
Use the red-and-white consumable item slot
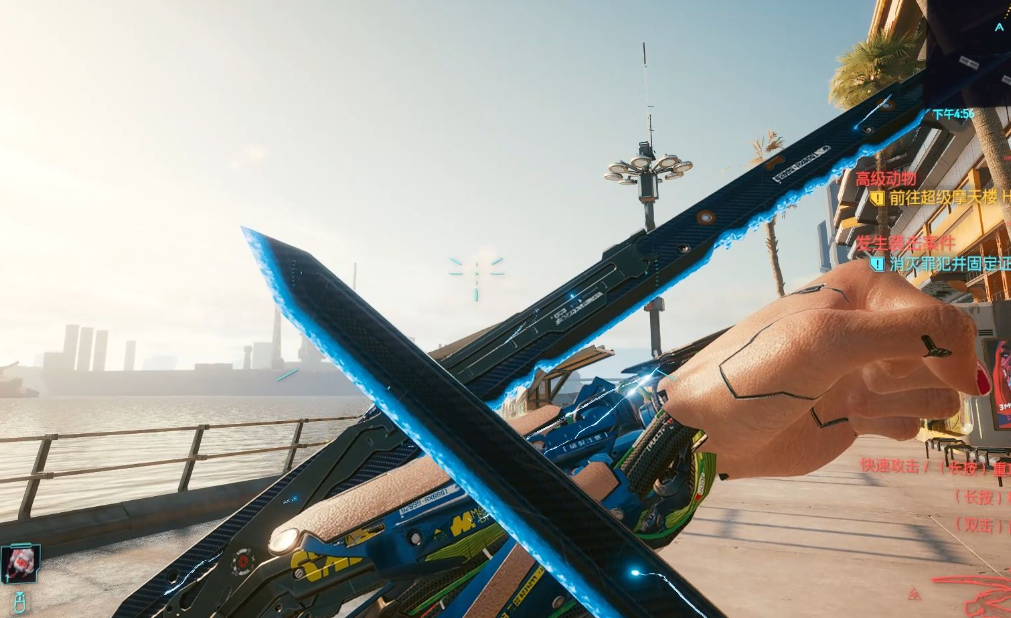[x=20, y=564]
